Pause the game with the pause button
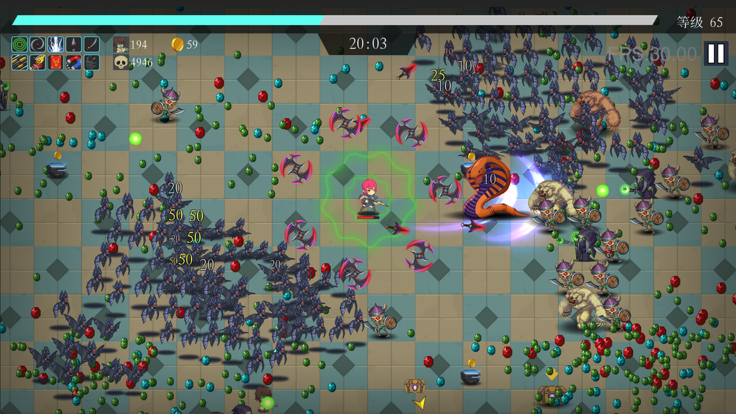The height and width of the screenshot is (414, 736). 715,53
